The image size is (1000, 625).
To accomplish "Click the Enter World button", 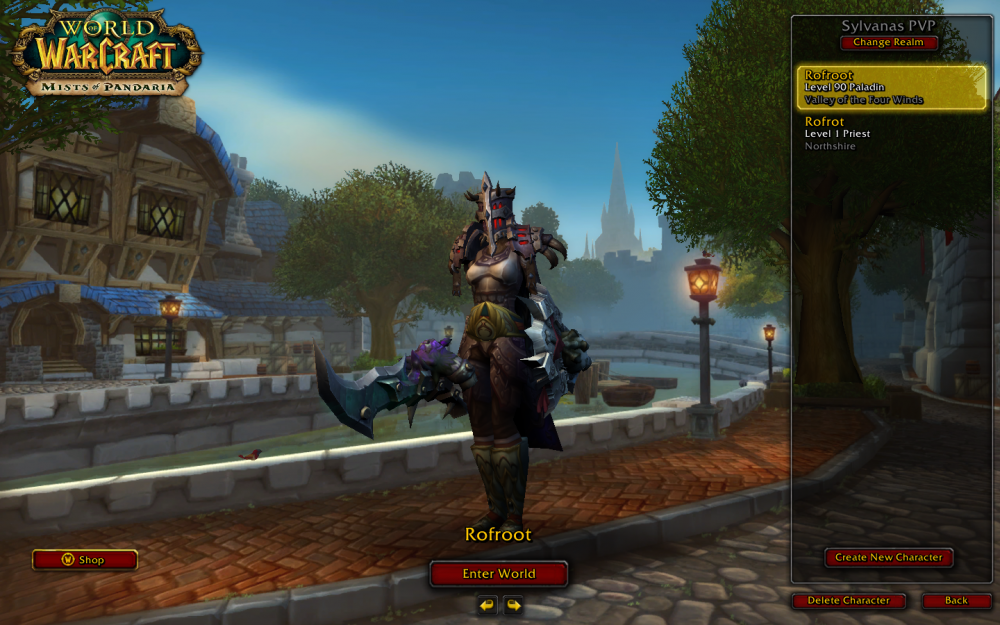I will (x=498, y=574).
